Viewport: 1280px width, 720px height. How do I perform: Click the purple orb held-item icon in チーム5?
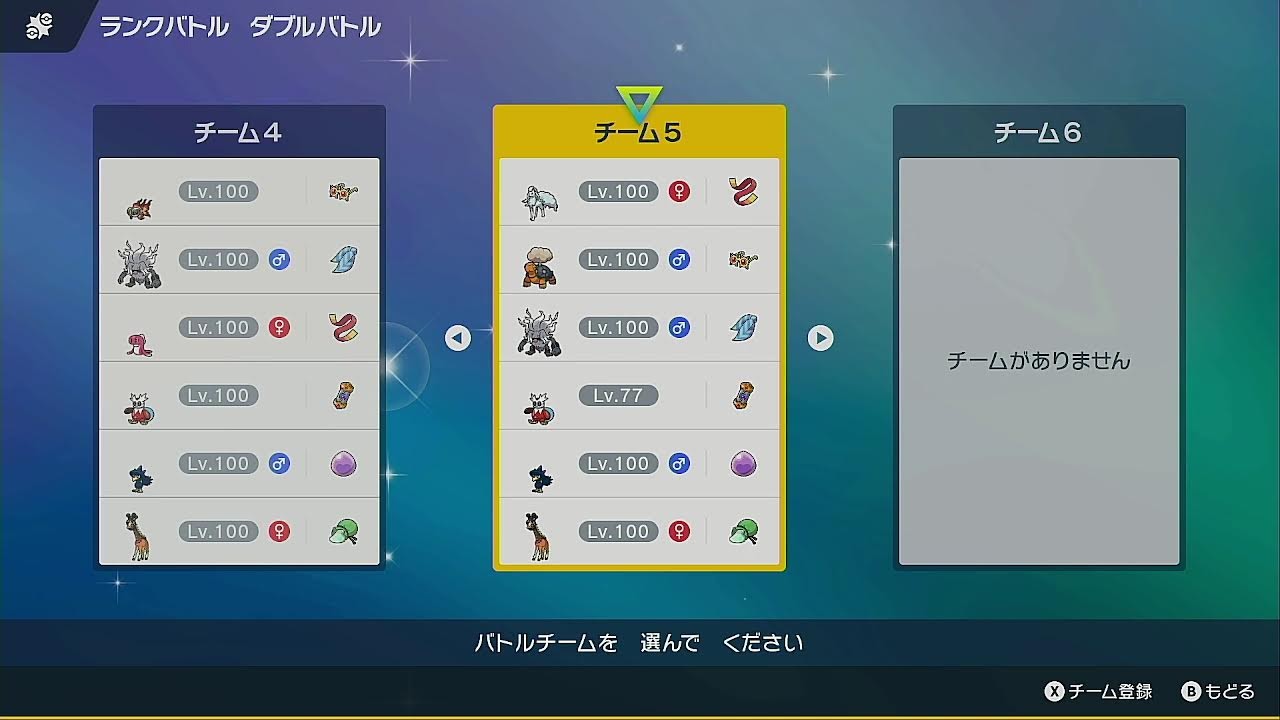[x=743, y=463]
